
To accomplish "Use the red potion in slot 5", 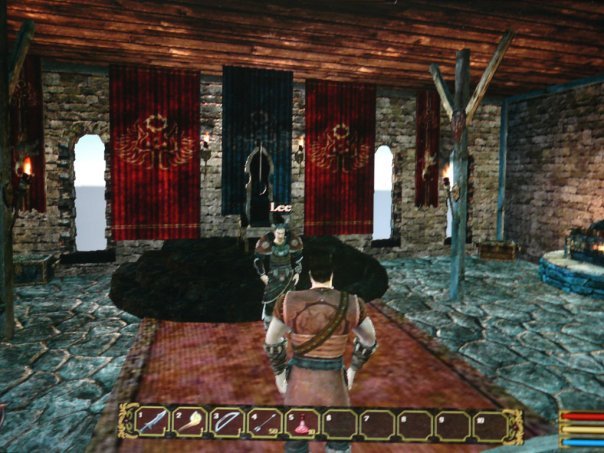I will point(302,424).
